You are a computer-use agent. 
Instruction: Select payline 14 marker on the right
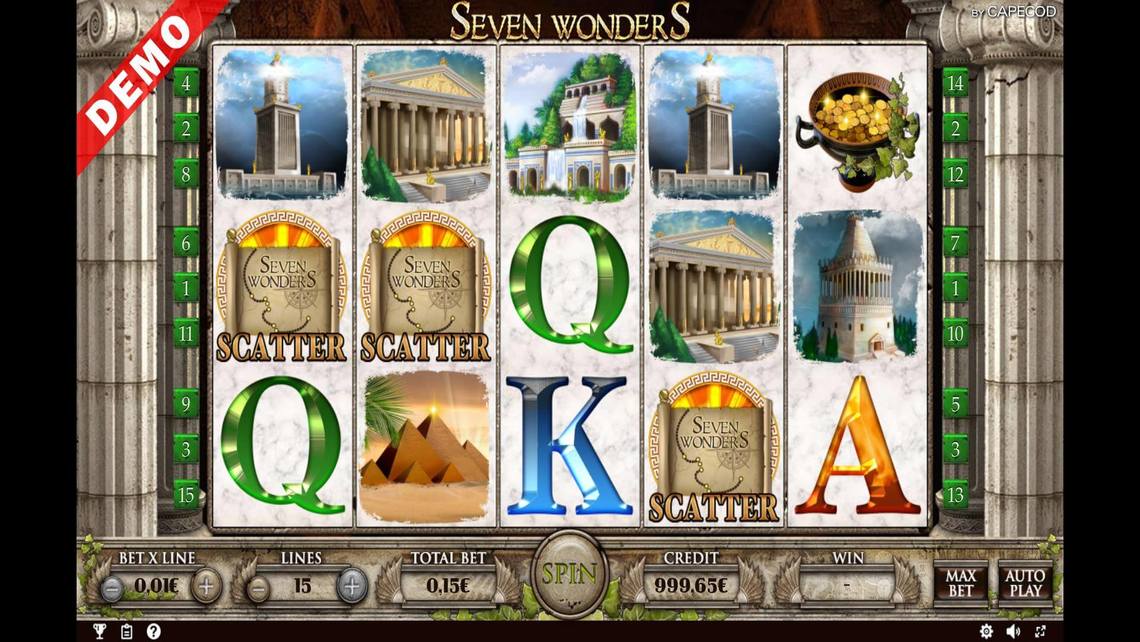[x=955, y=82]
